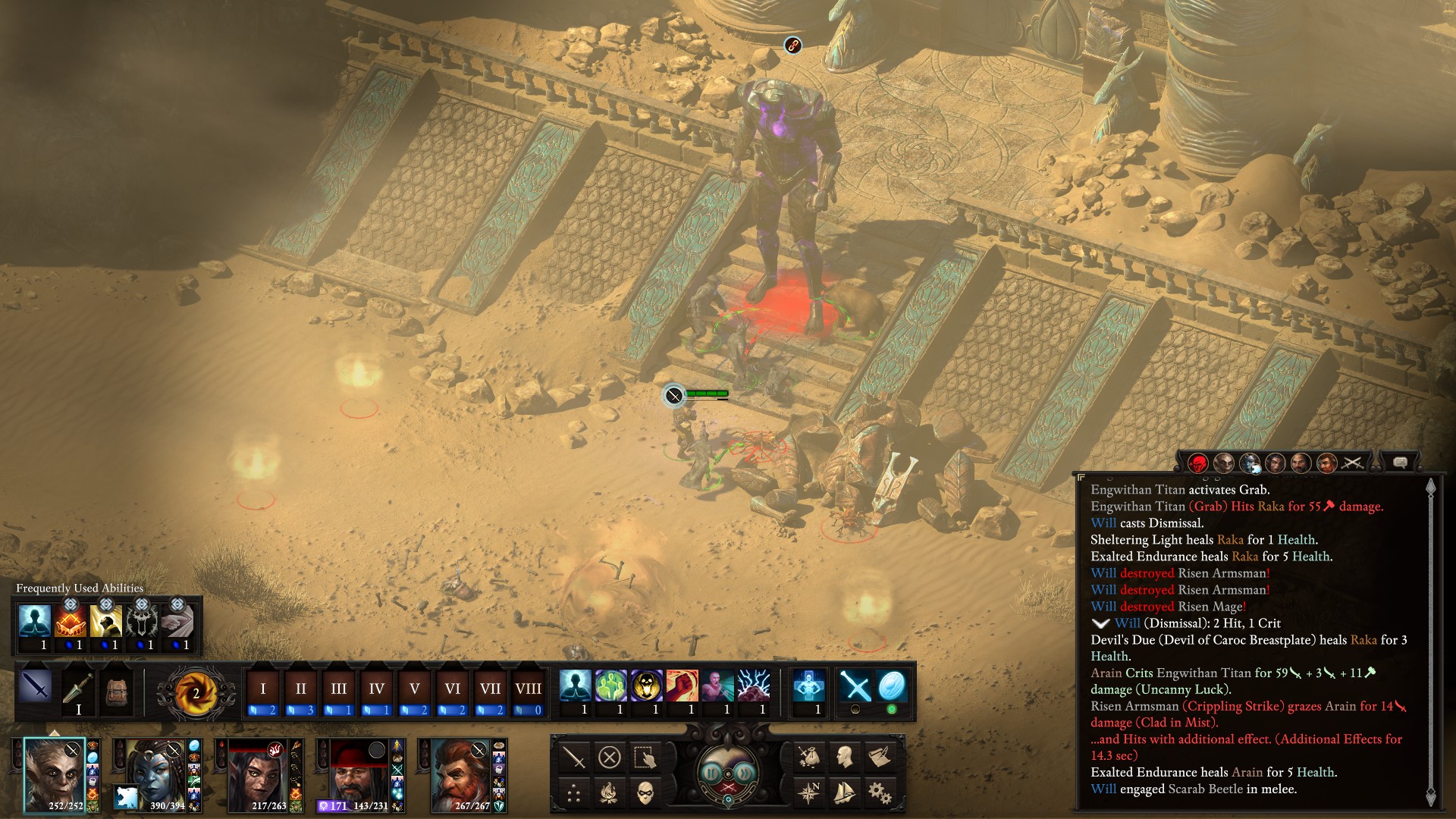
Task: Open the backpack quick items slot
Action: tap(115, 690)
